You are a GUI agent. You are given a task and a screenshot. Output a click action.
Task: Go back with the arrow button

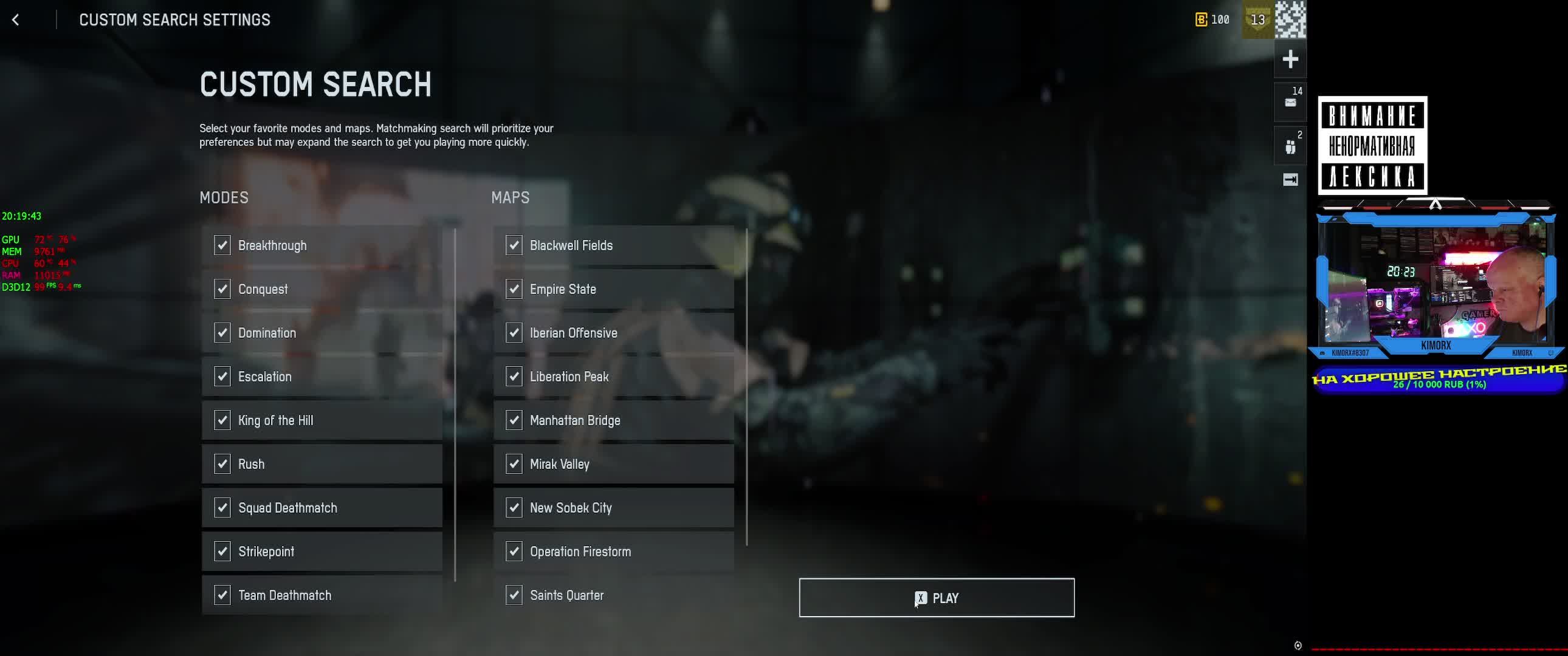point(16,20)
